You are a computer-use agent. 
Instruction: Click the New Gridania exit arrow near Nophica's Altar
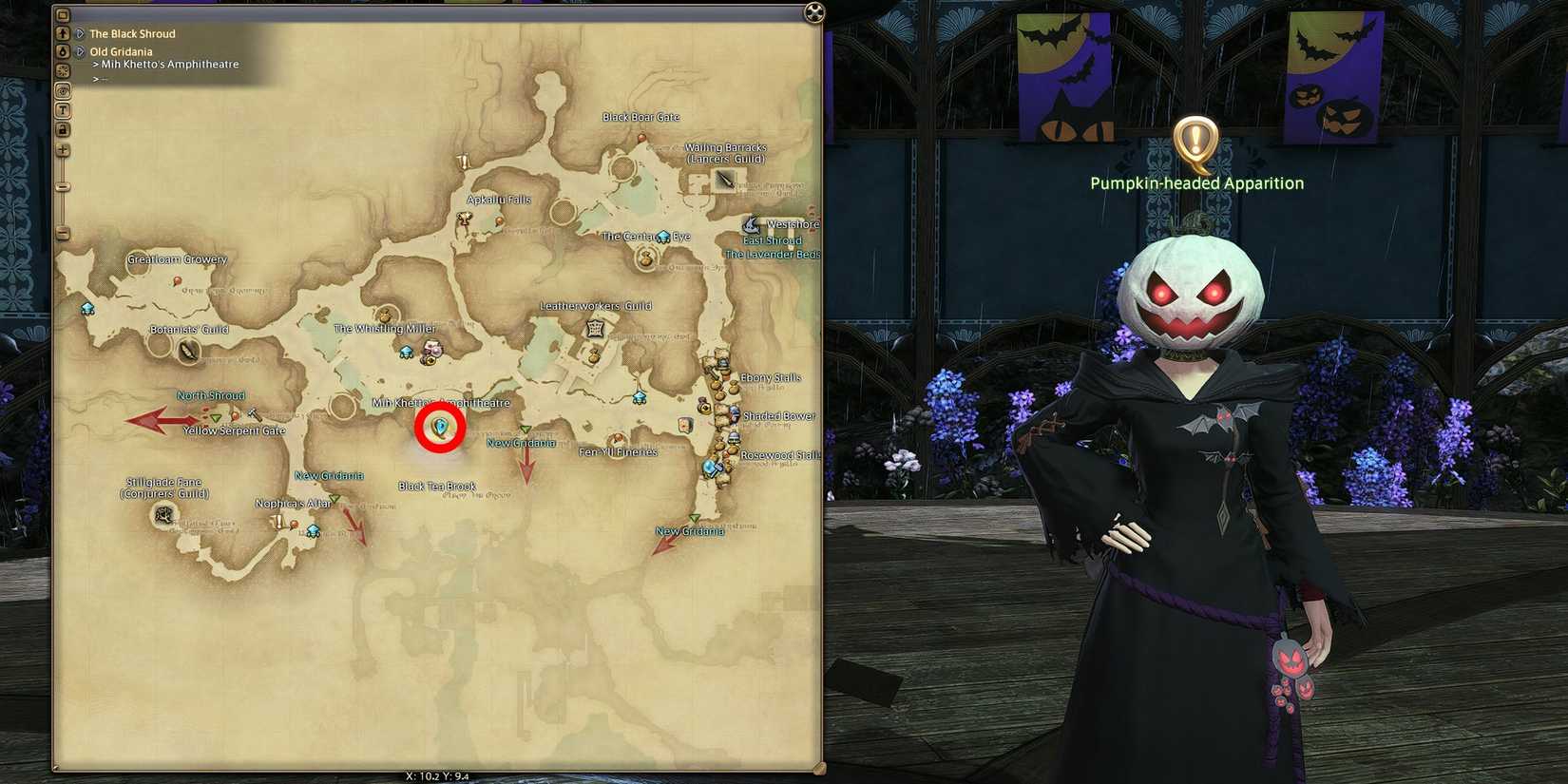(353, 526)
